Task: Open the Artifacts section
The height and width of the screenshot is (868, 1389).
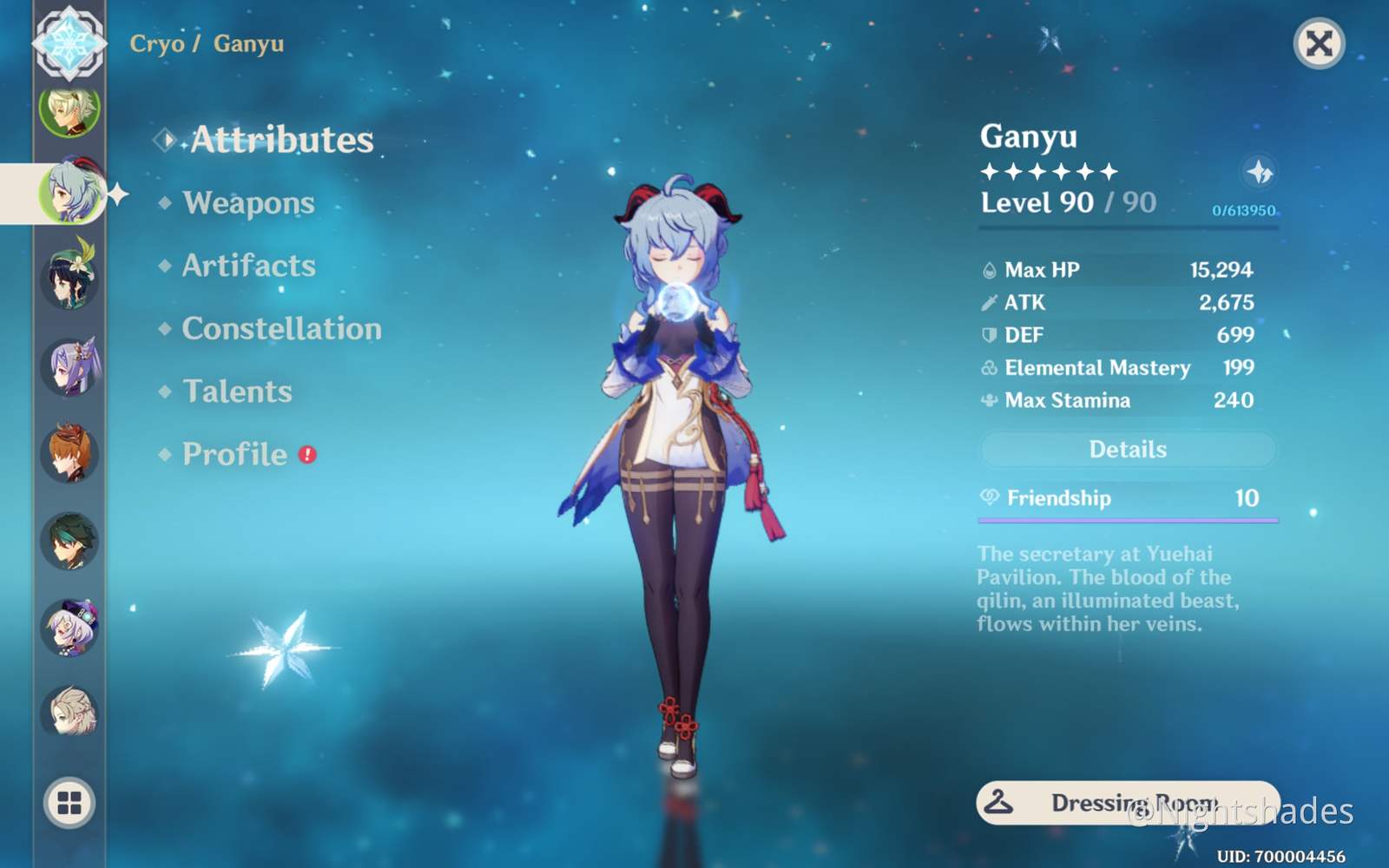Action: coord(249,266)
